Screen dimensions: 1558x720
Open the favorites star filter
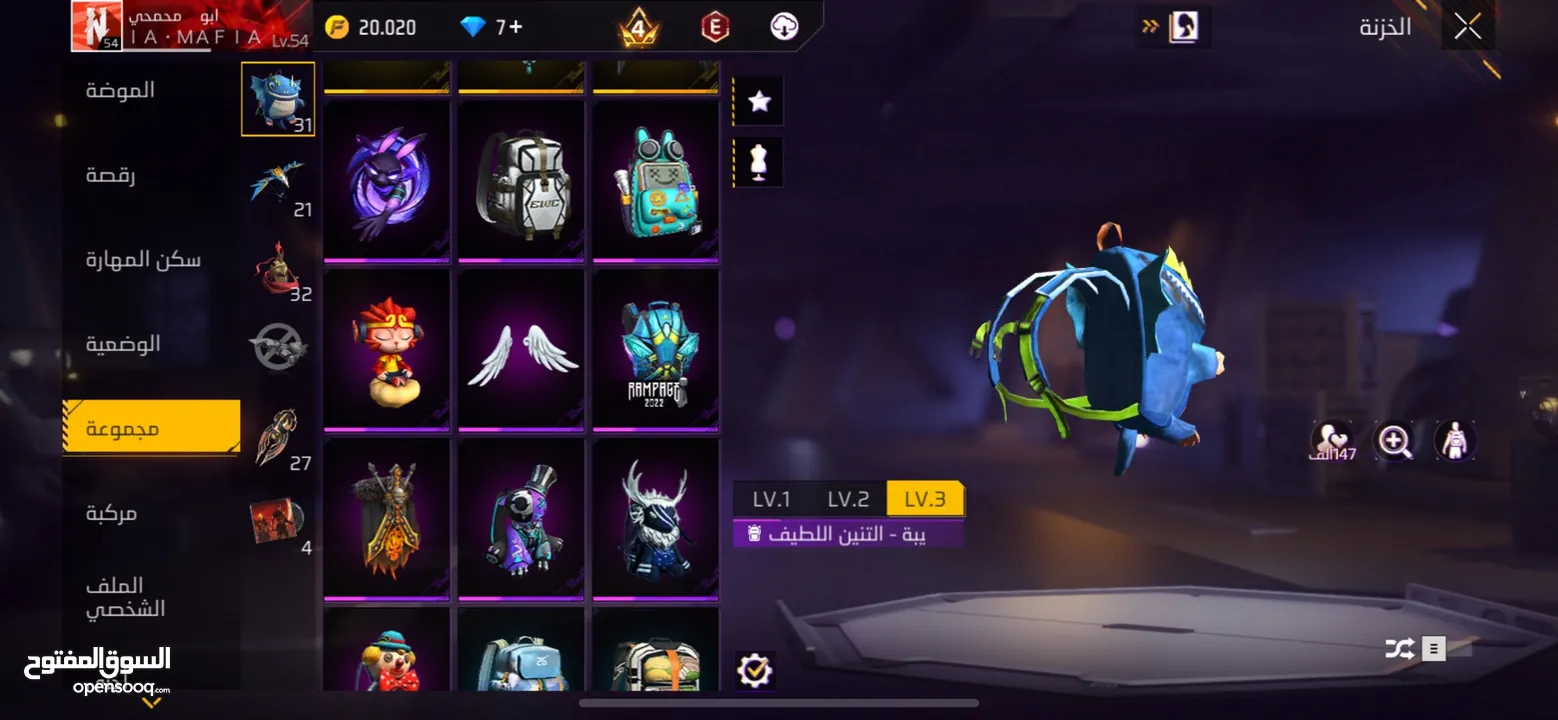point(759,101)
